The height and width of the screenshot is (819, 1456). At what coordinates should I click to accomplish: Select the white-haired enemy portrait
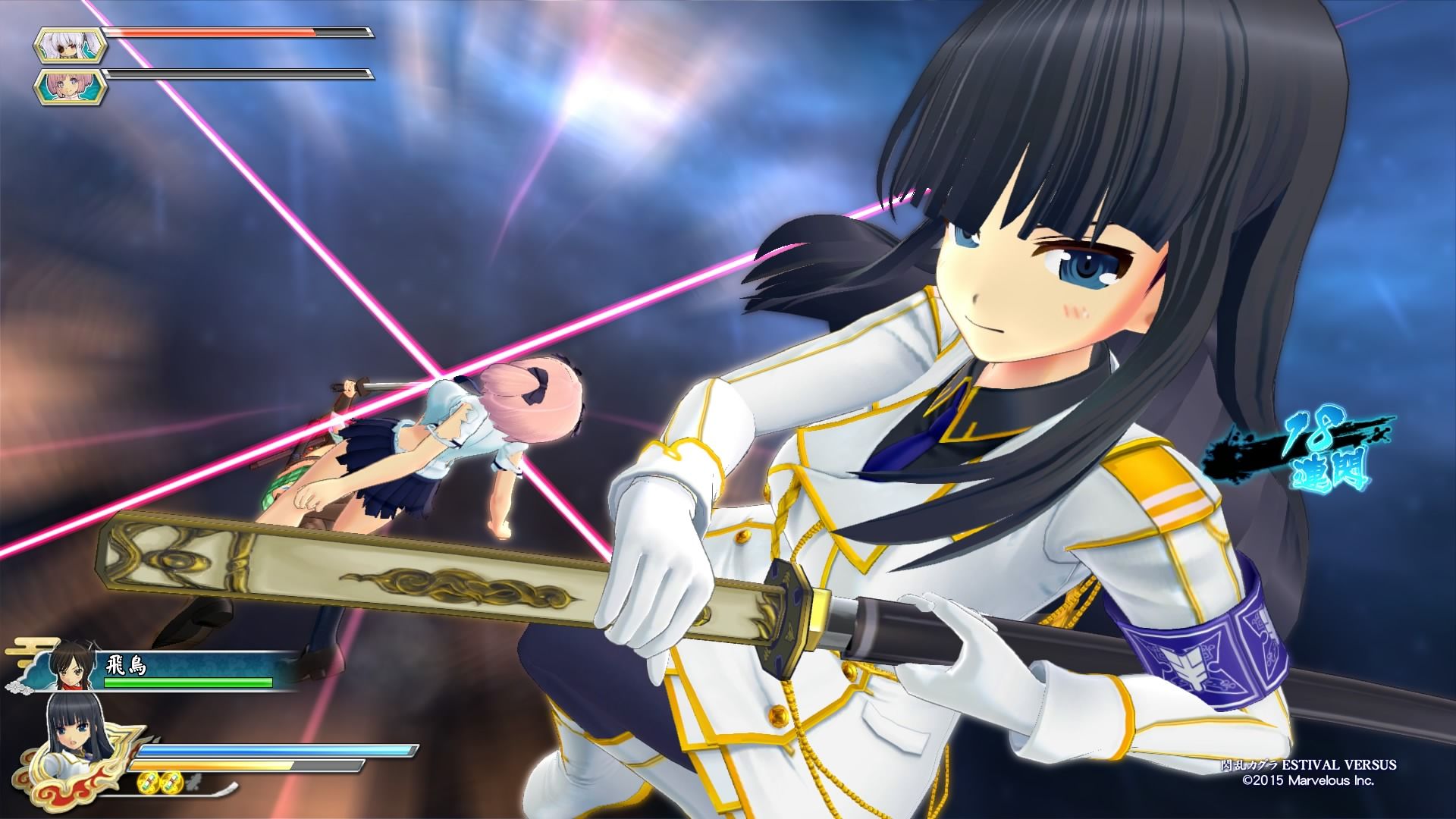70,45
